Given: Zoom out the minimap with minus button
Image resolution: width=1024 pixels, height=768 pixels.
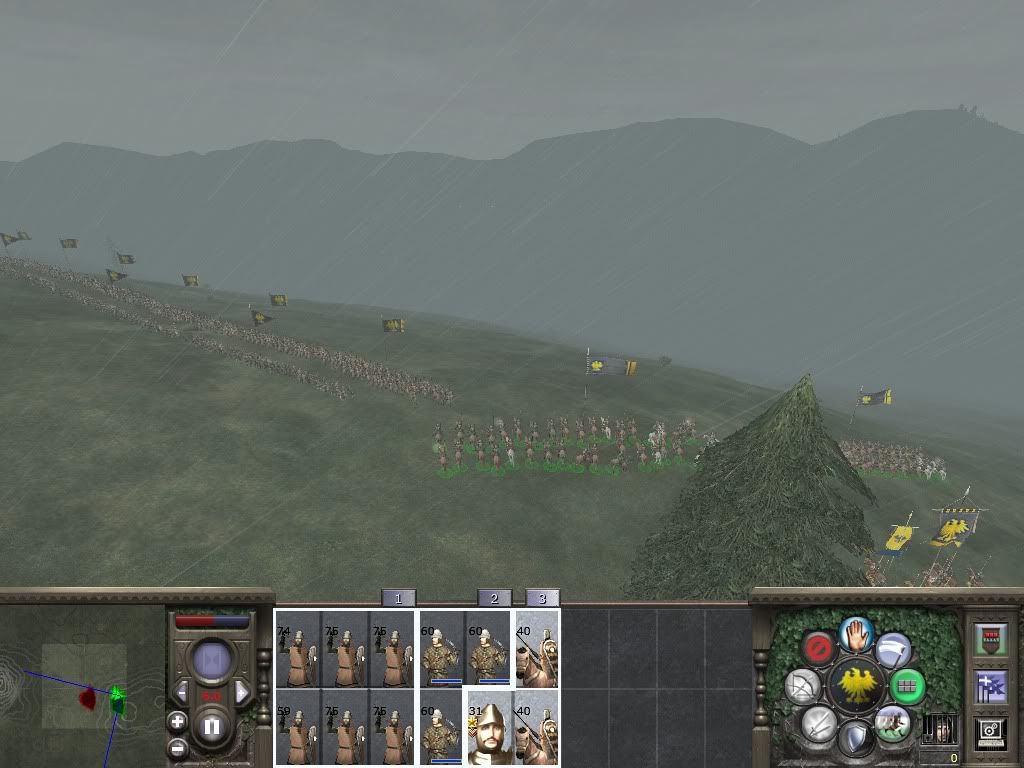Looking at the screenshot, I should [x=177, y=748].
